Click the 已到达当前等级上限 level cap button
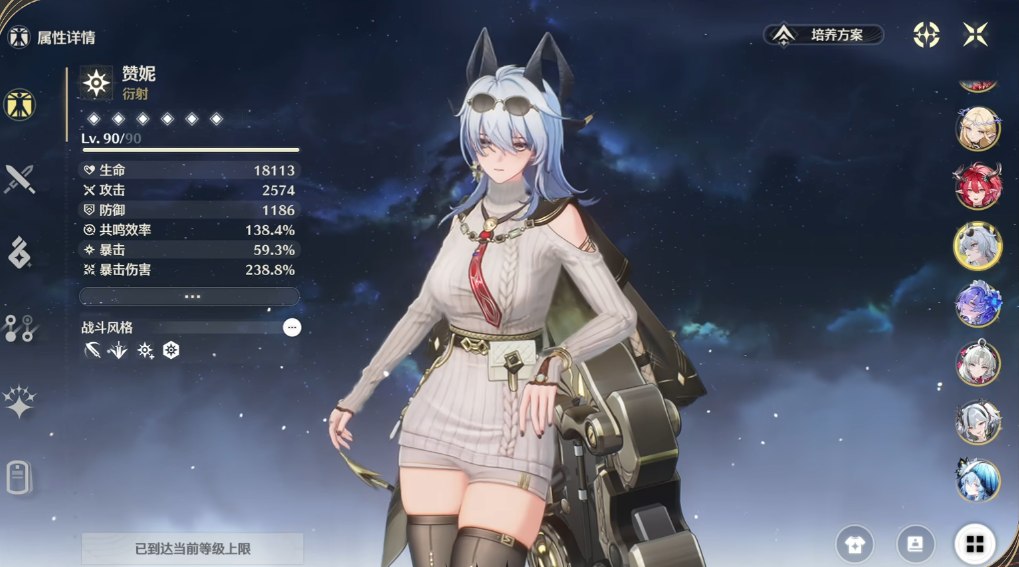This screenshot has height=567, width=1019. coord(192,549)
